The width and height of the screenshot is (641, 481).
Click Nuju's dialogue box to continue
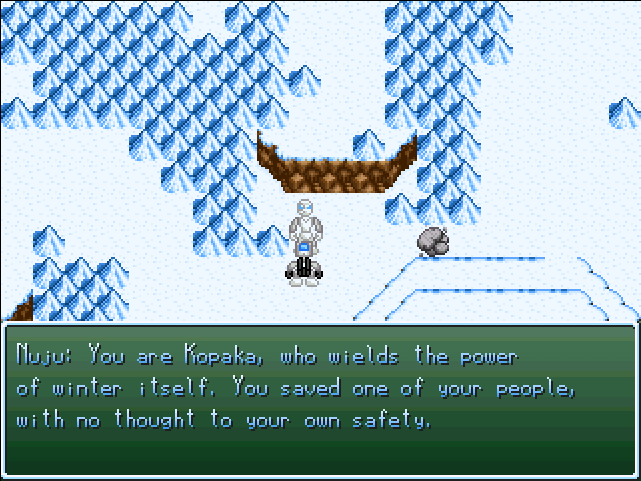(x=320, y=400)
